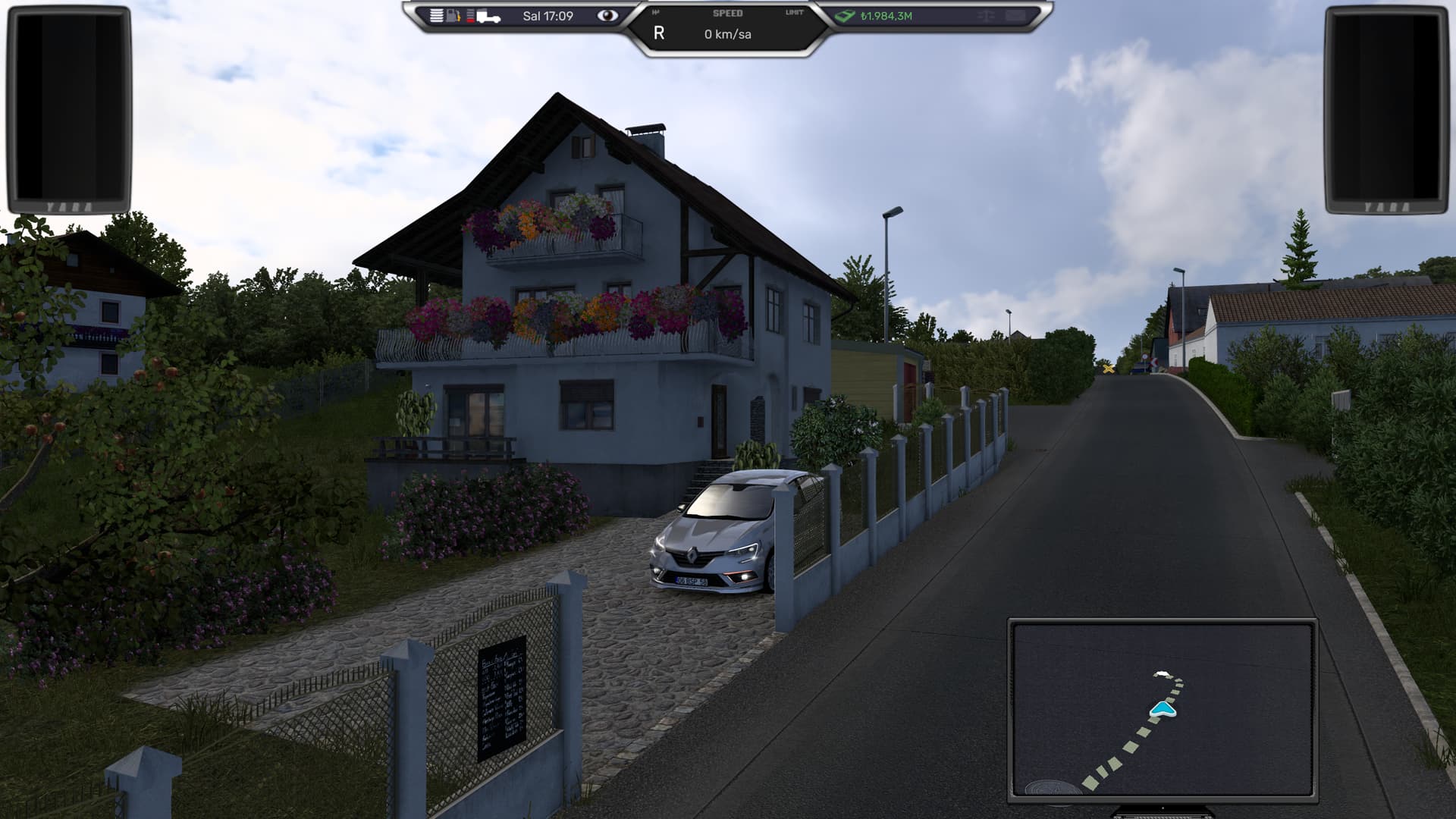Click the green money icon
Screen dimensions: 1456x819
pyautogui.click(x=845, y=16)
